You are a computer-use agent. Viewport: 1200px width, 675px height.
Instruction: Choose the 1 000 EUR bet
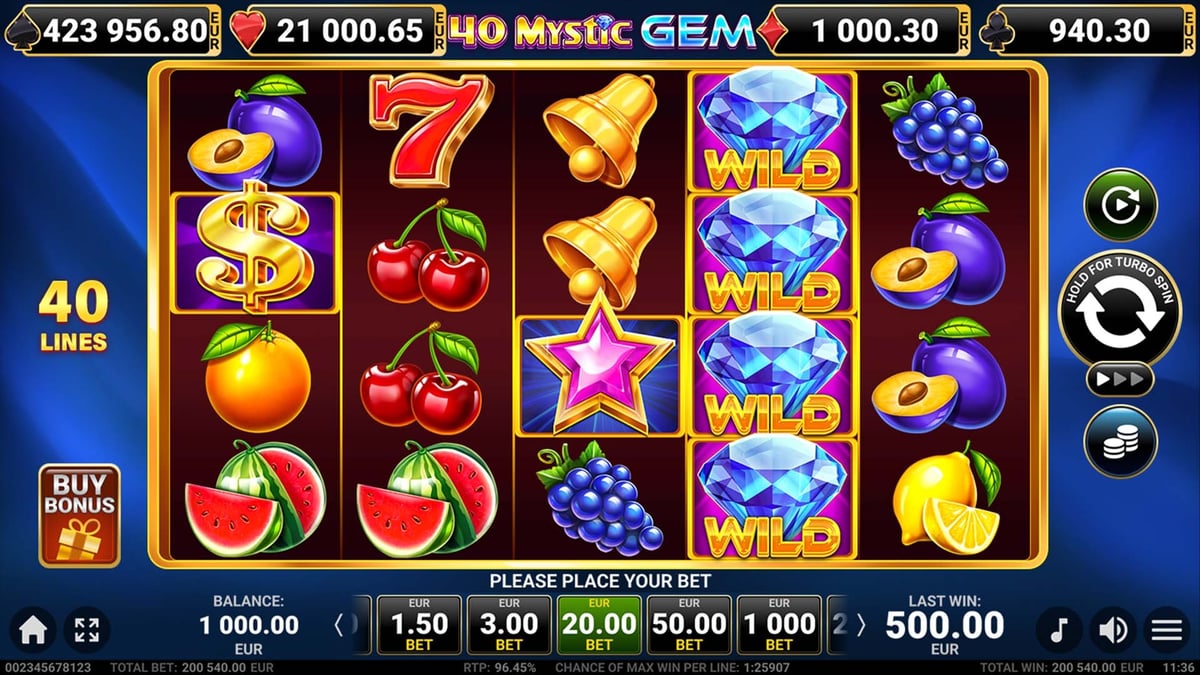779,625
